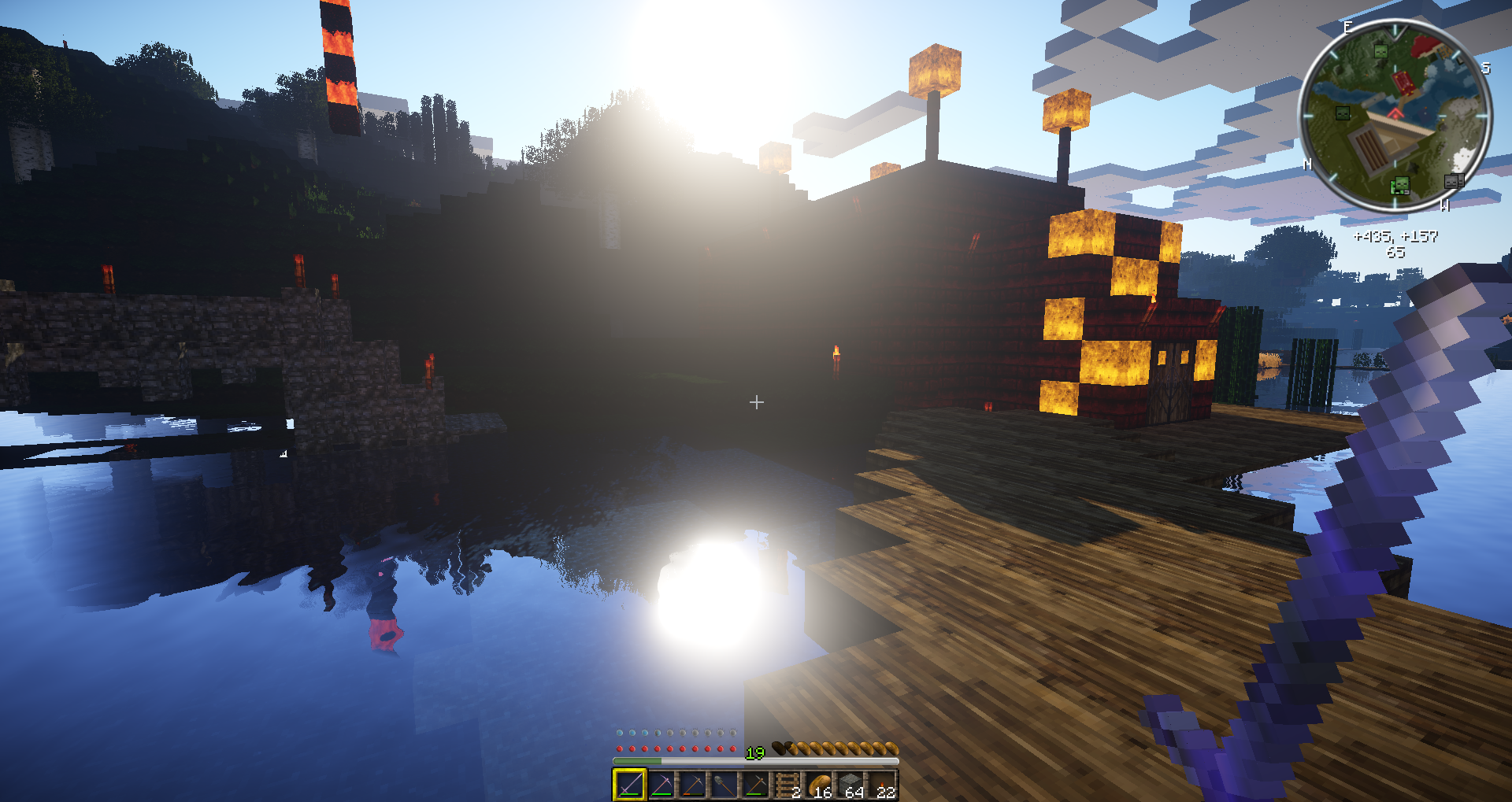
Task: Click the circular minimap
Action: click(1395, 116)
